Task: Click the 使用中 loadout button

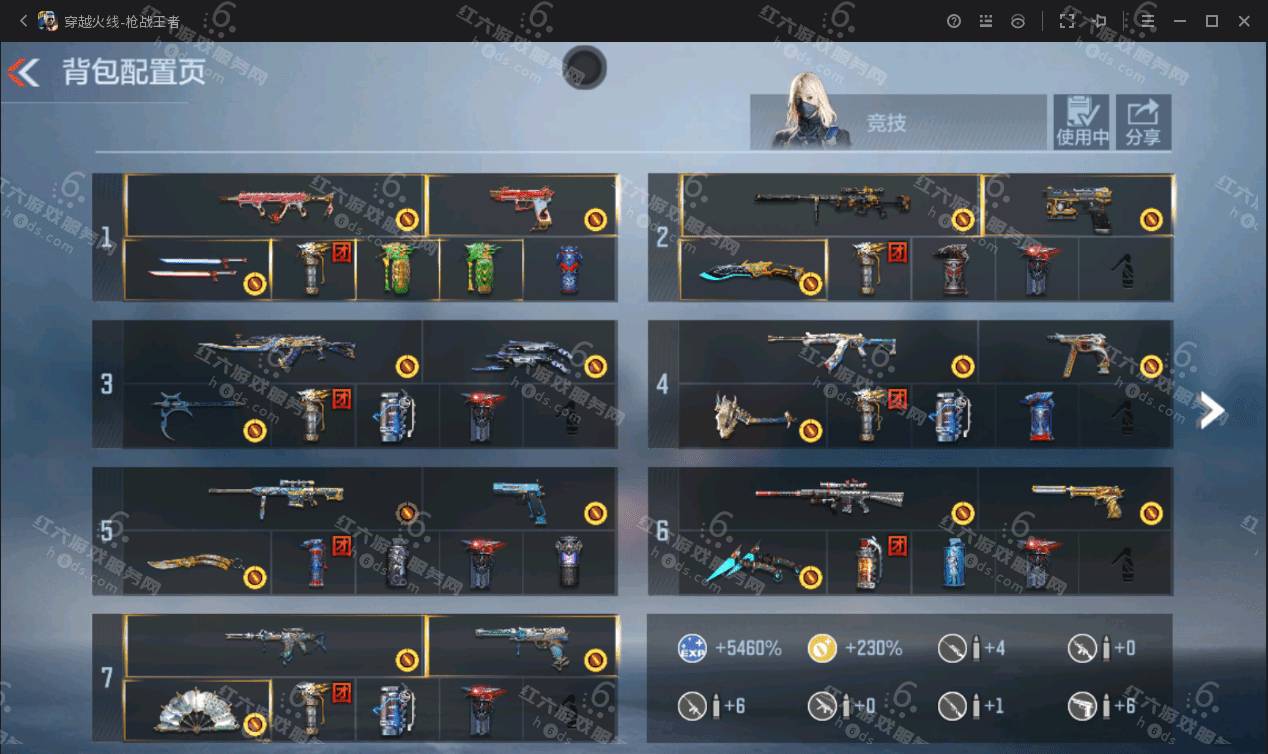Action: tap(1081, 122)
